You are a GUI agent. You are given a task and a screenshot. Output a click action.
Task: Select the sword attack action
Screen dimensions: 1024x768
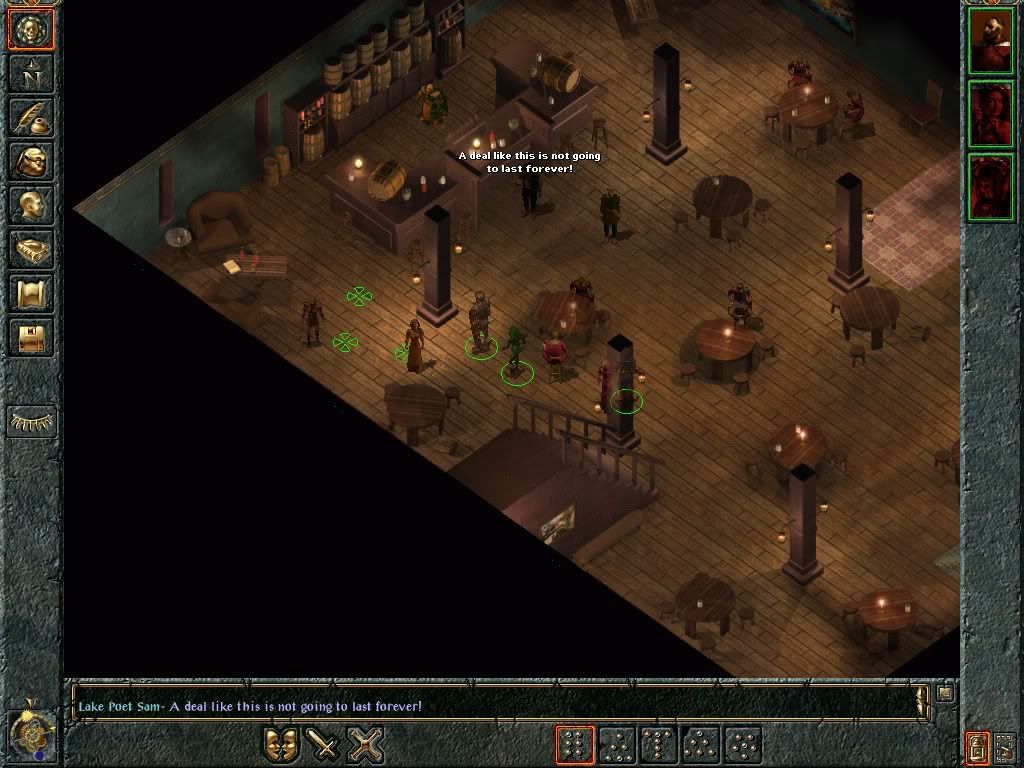tap(323, 745)
